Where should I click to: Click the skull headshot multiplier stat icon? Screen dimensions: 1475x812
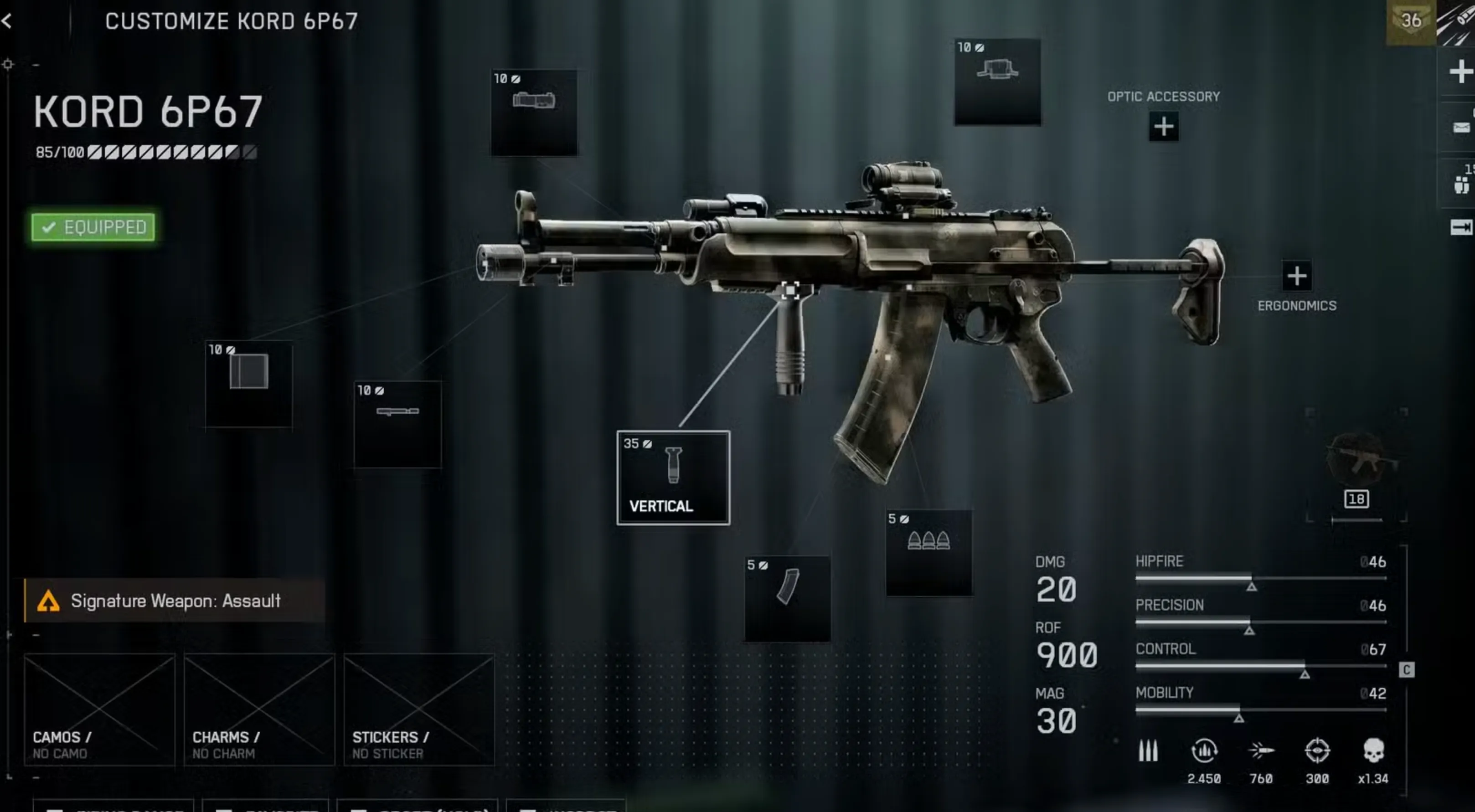1372,751
